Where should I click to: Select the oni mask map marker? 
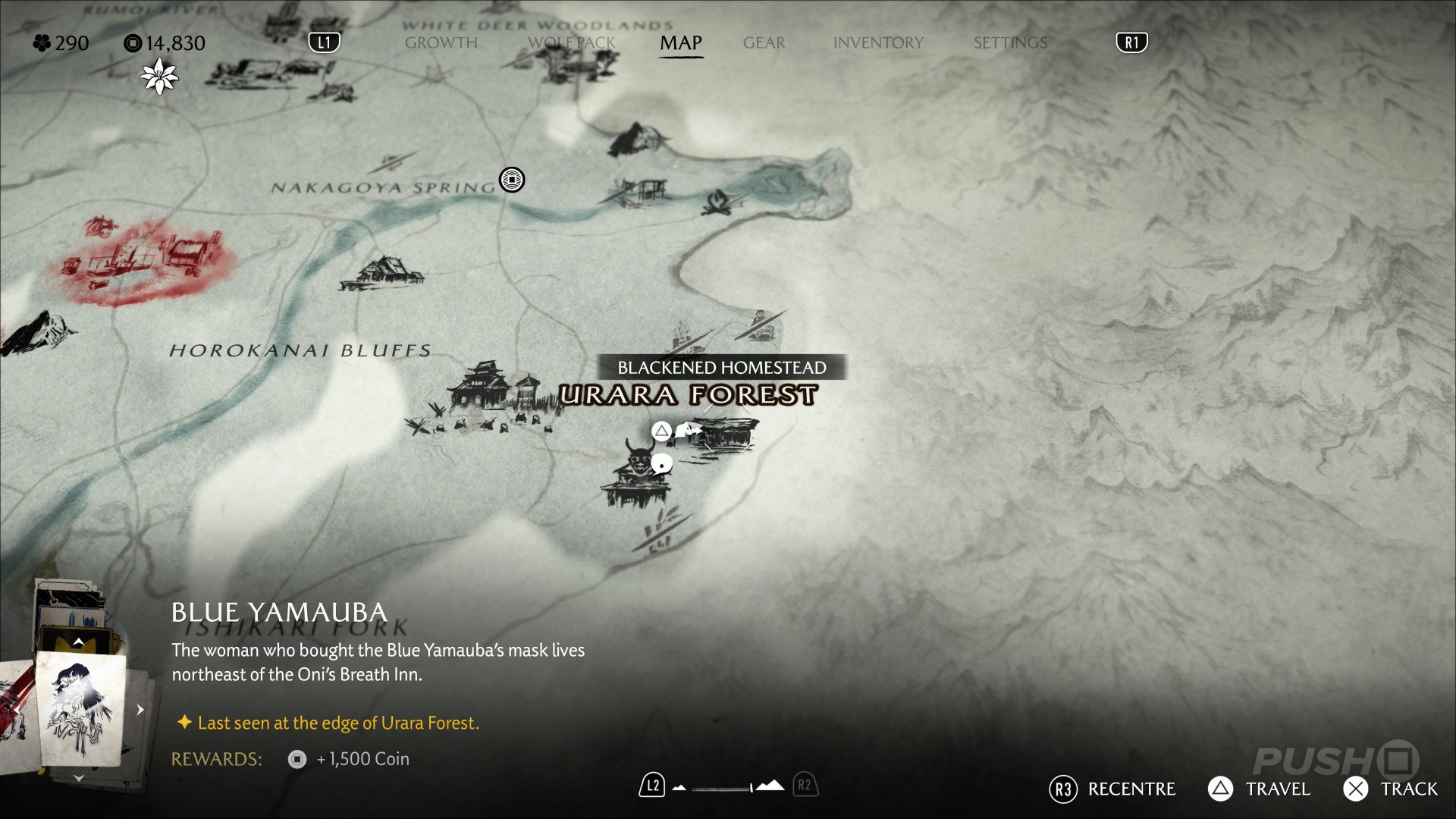(639, 457)
